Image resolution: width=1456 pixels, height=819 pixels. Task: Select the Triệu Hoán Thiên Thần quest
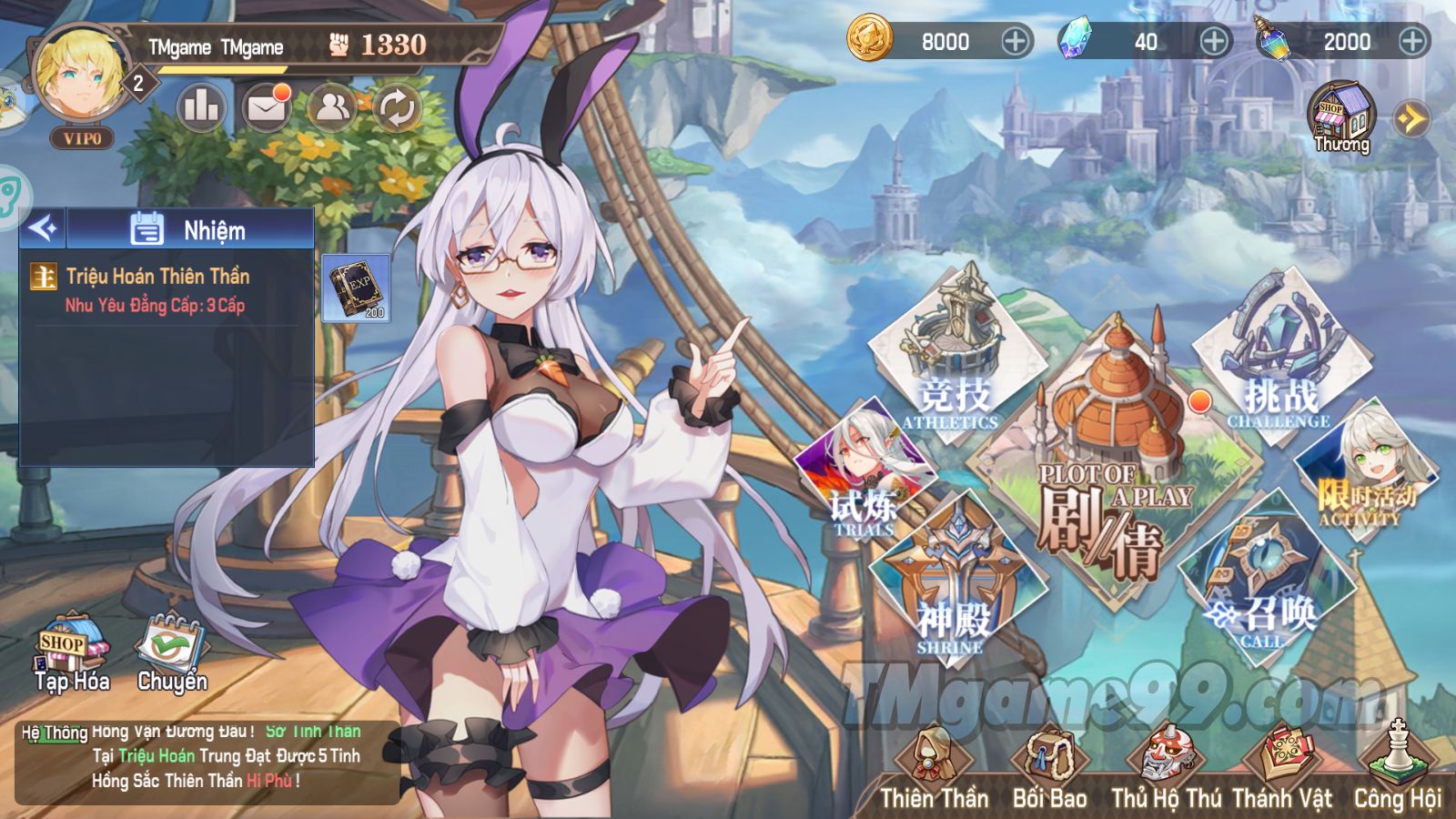click(157, 289)
